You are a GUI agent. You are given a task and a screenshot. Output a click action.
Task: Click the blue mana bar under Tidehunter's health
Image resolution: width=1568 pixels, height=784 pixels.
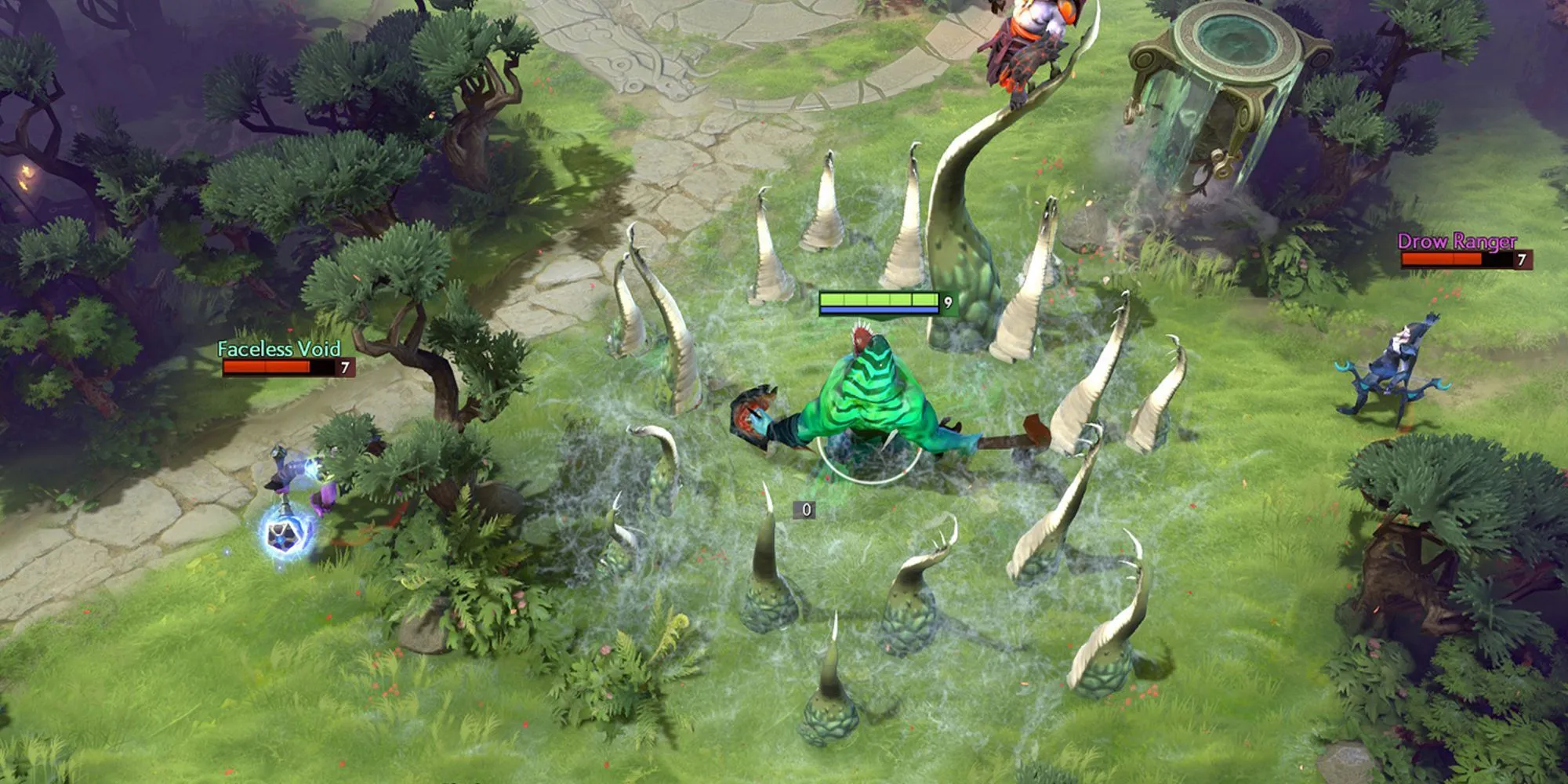pos(878,310)
